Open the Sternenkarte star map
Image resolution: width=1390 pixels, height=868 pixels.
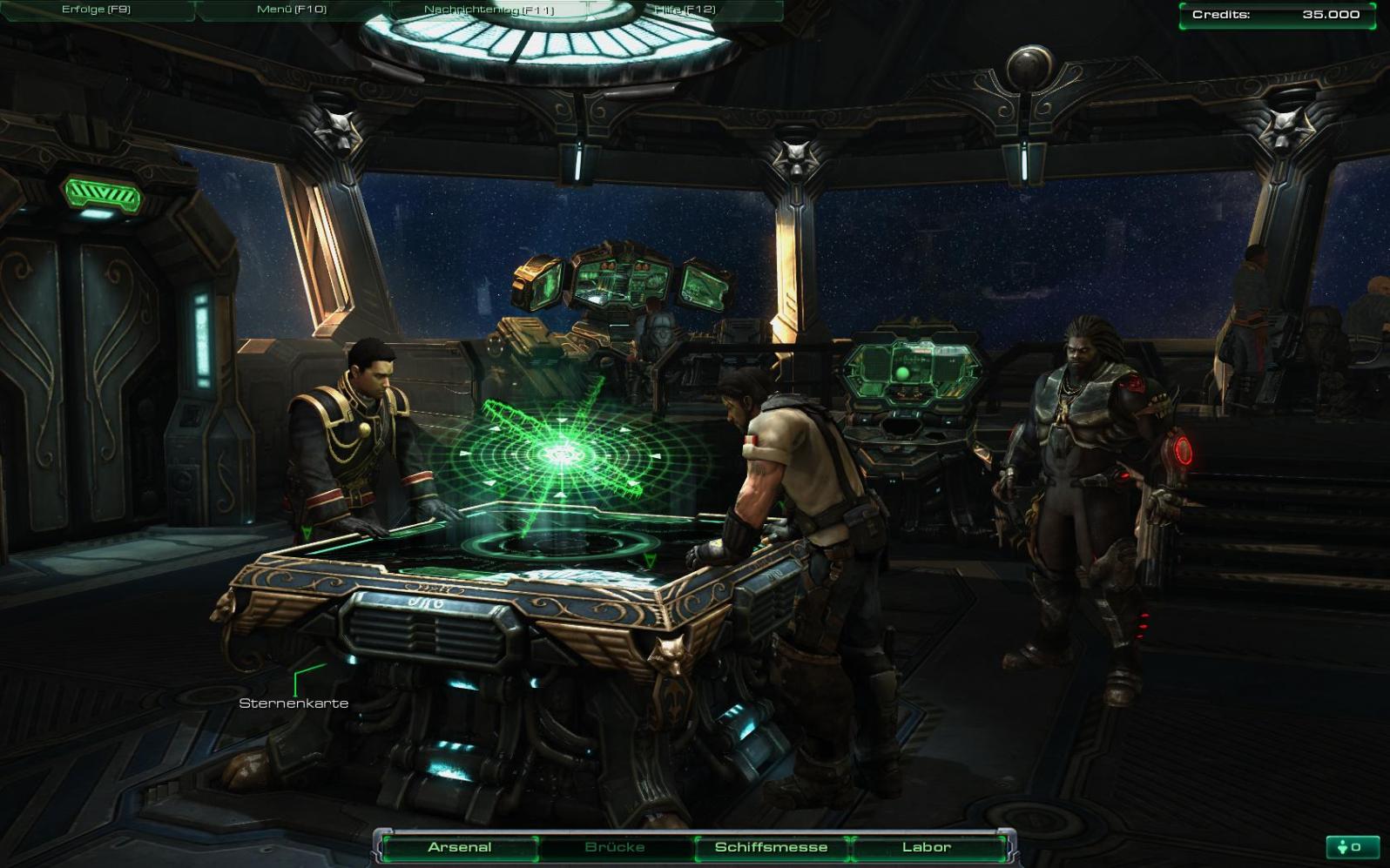click(x=294, y=703)
